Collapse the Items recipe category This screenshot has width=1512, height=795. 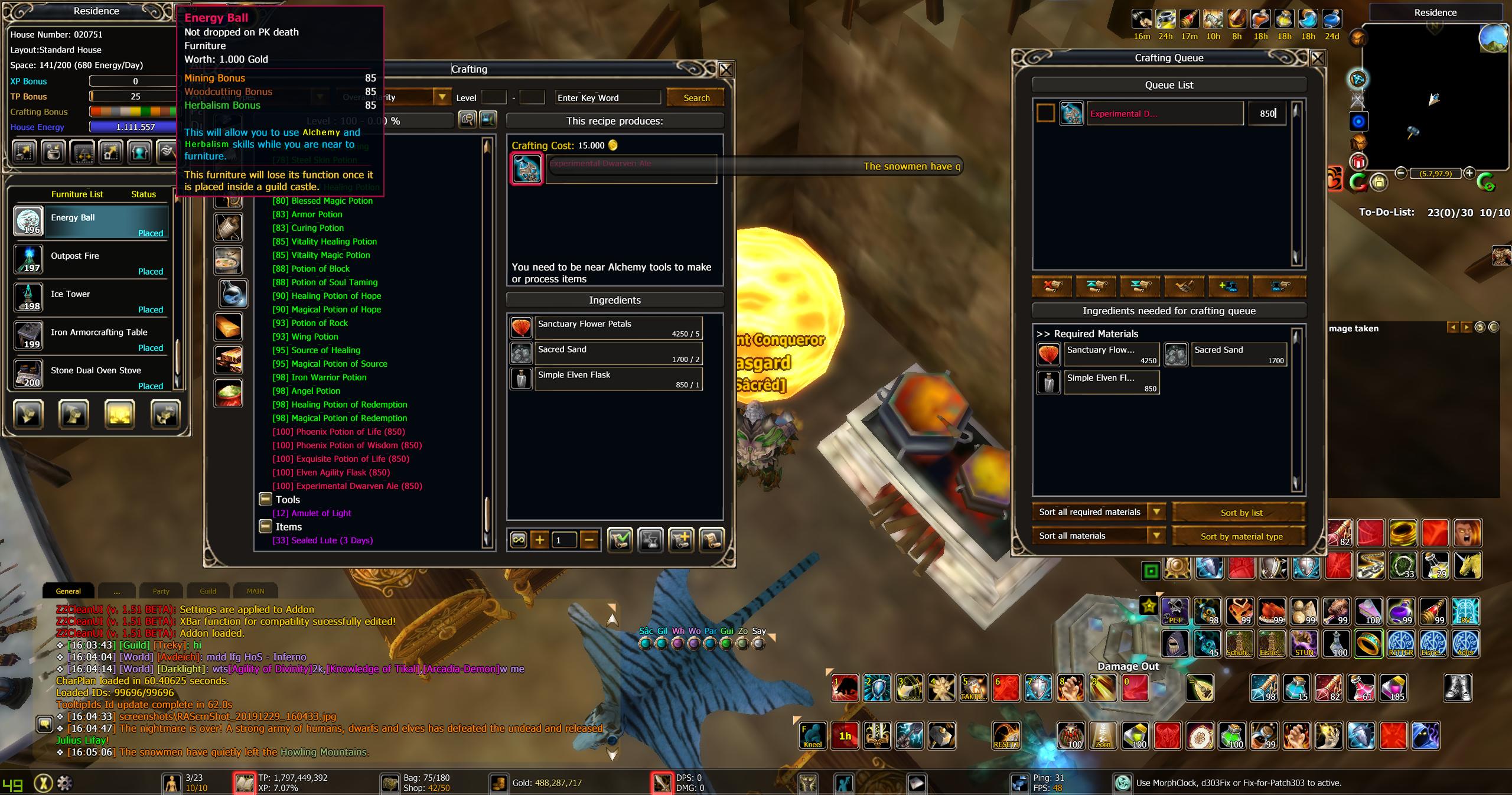click(x=265, y=527)
